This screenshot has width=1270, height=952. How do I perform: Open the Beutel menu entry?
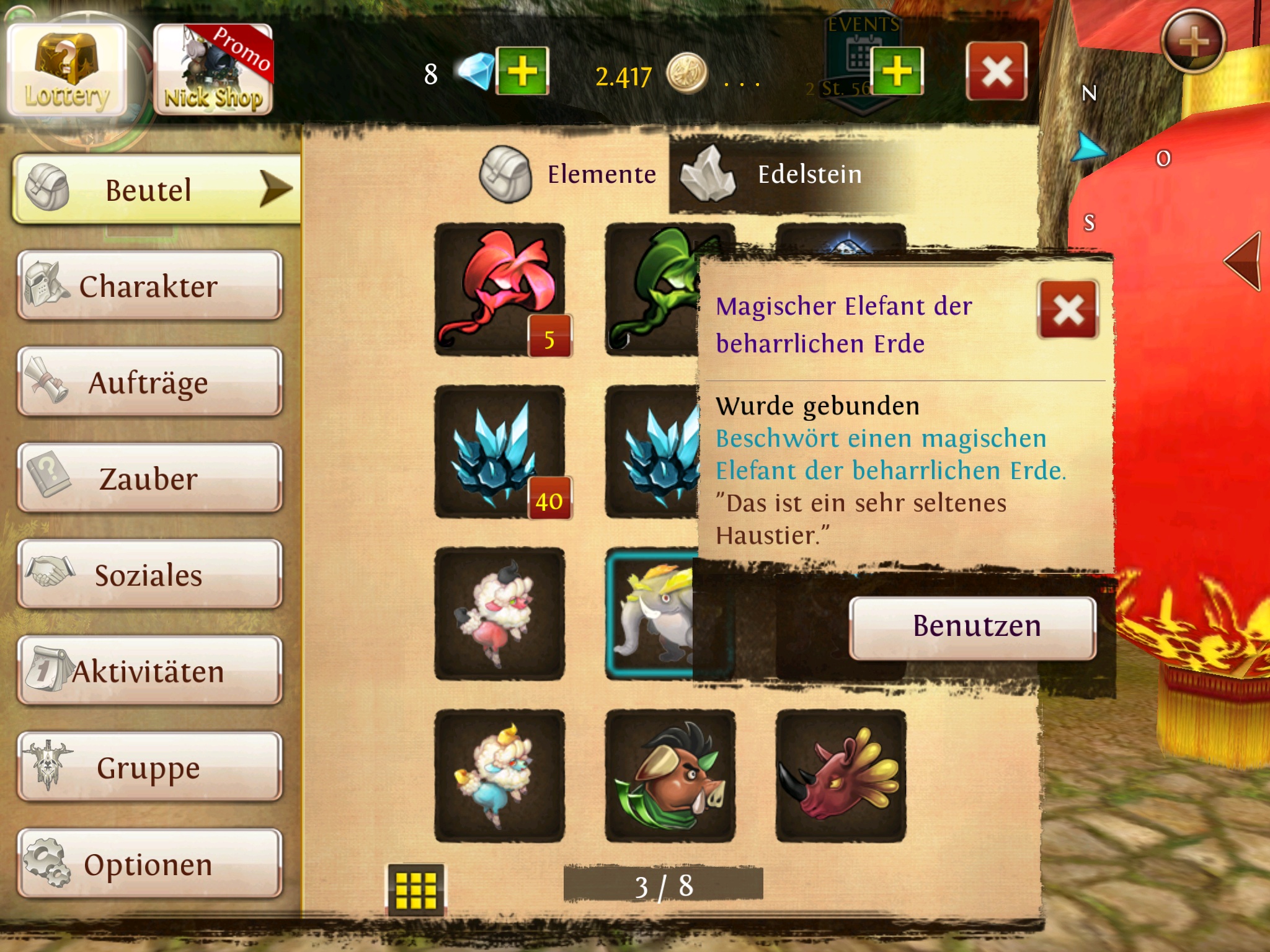155,190
